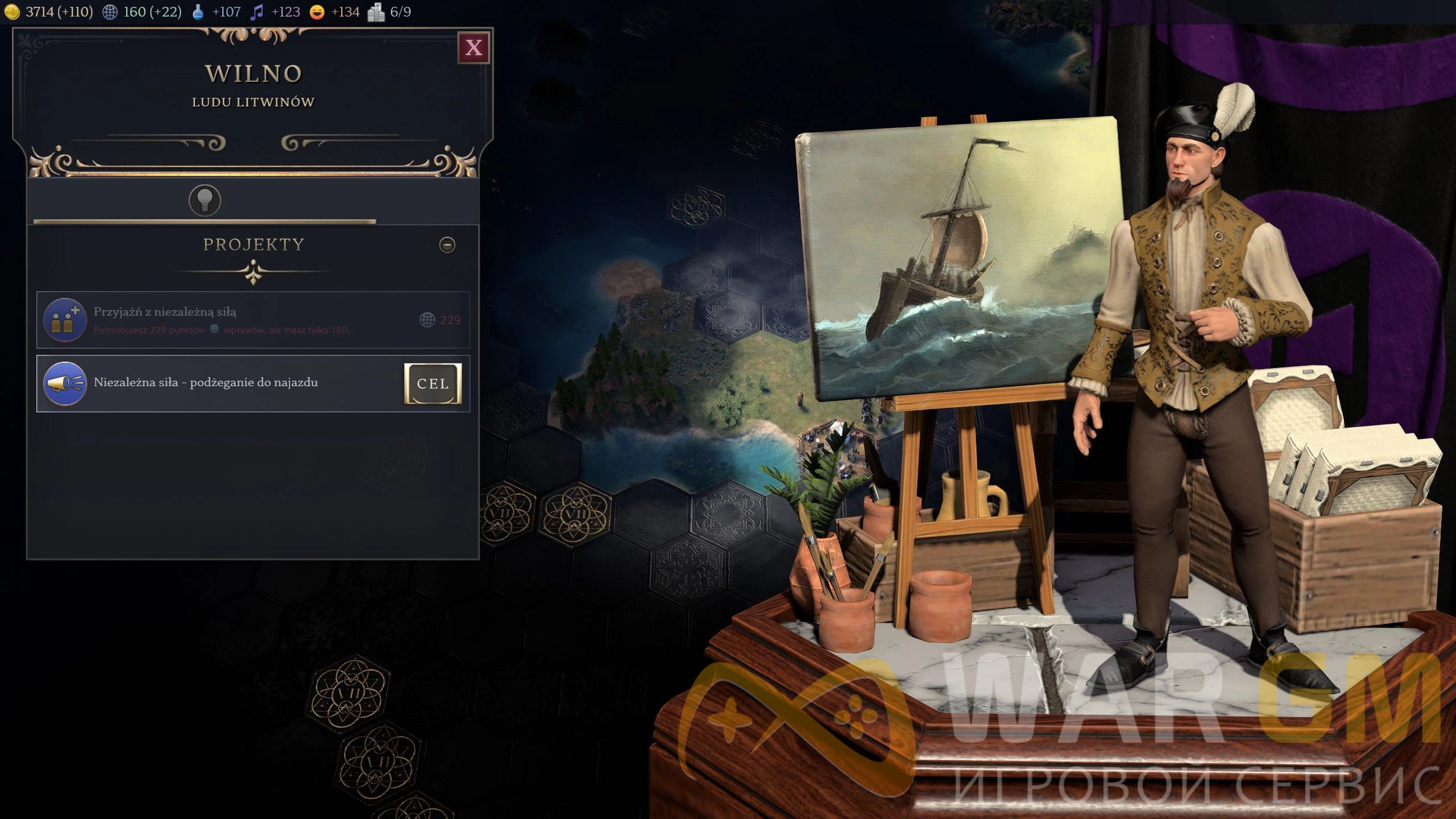Choose the CEL button for inciting a raid

click(x=433, y=384)
